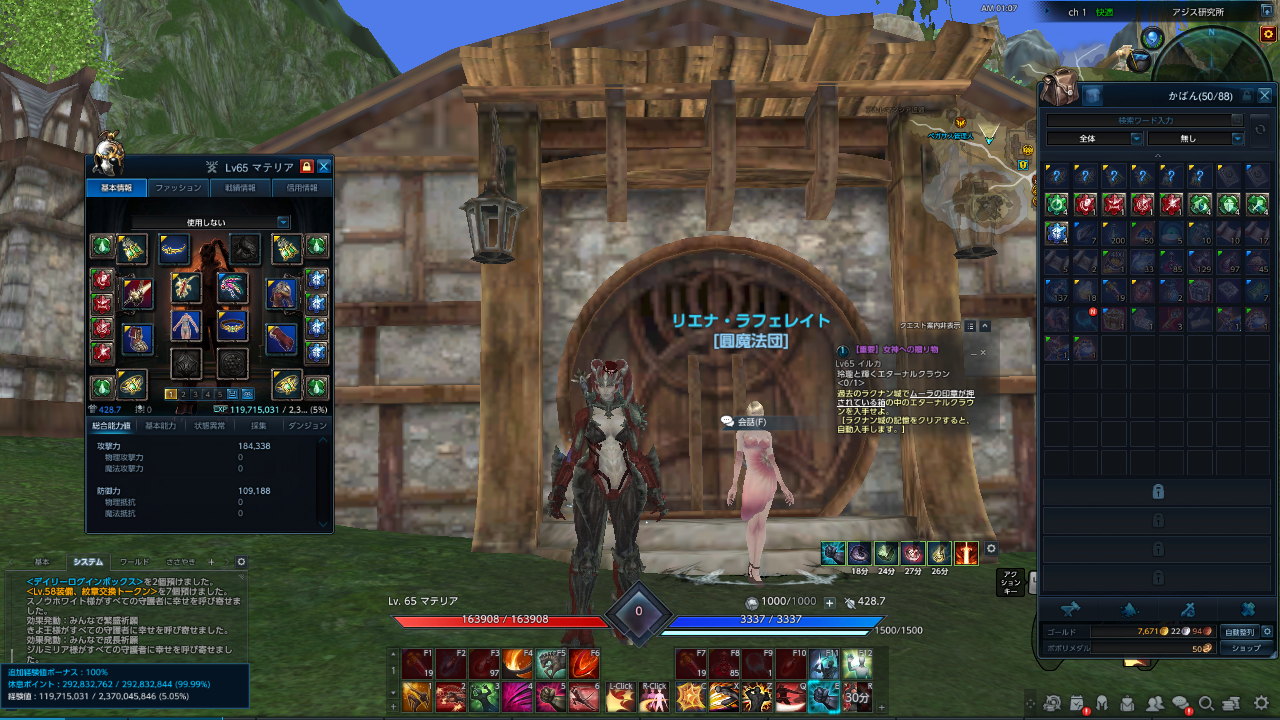This screenshot has width=1280, height=720.
Task: Open the crafting anvil icon in the bag
Action: (1070, 608)
